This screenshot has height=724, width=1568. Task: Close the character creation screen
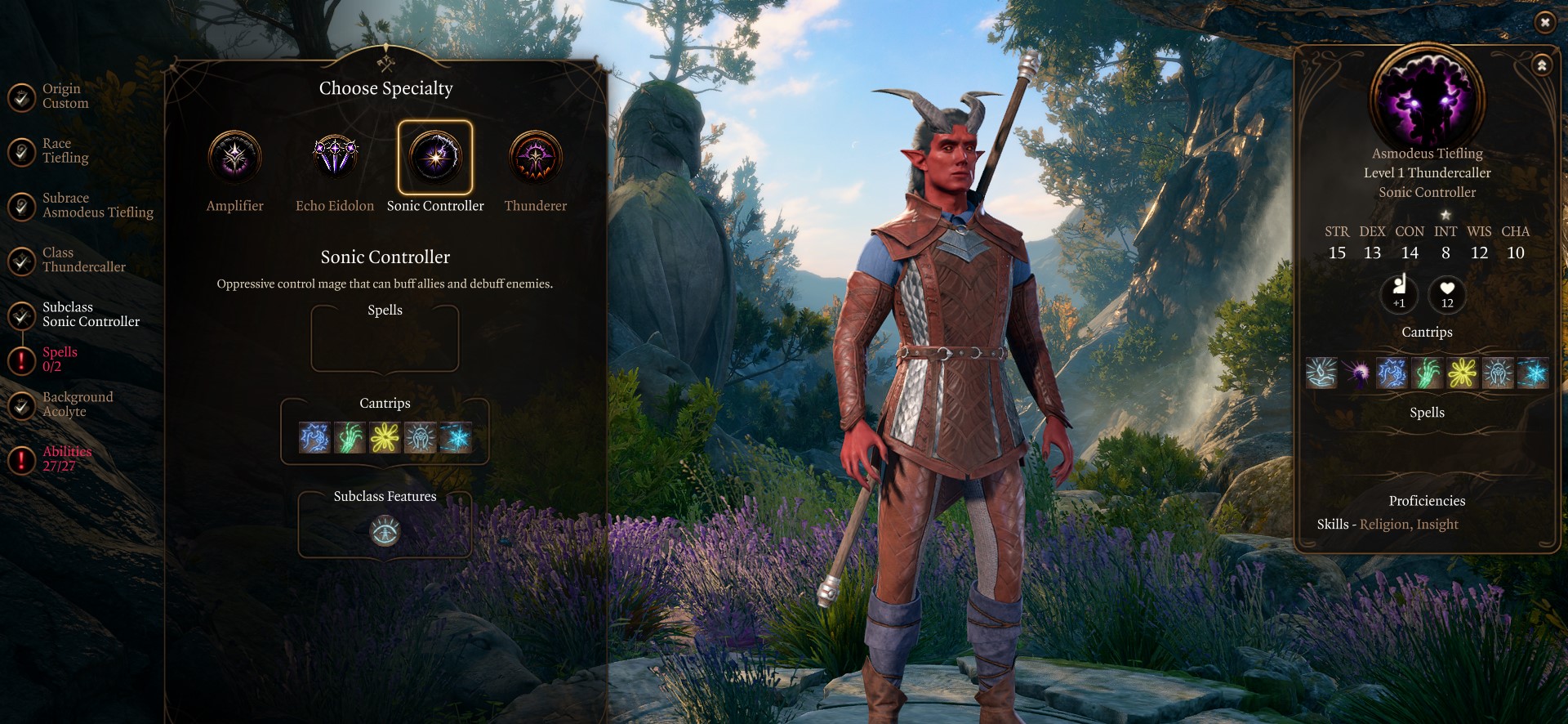tap(1544, 23)
